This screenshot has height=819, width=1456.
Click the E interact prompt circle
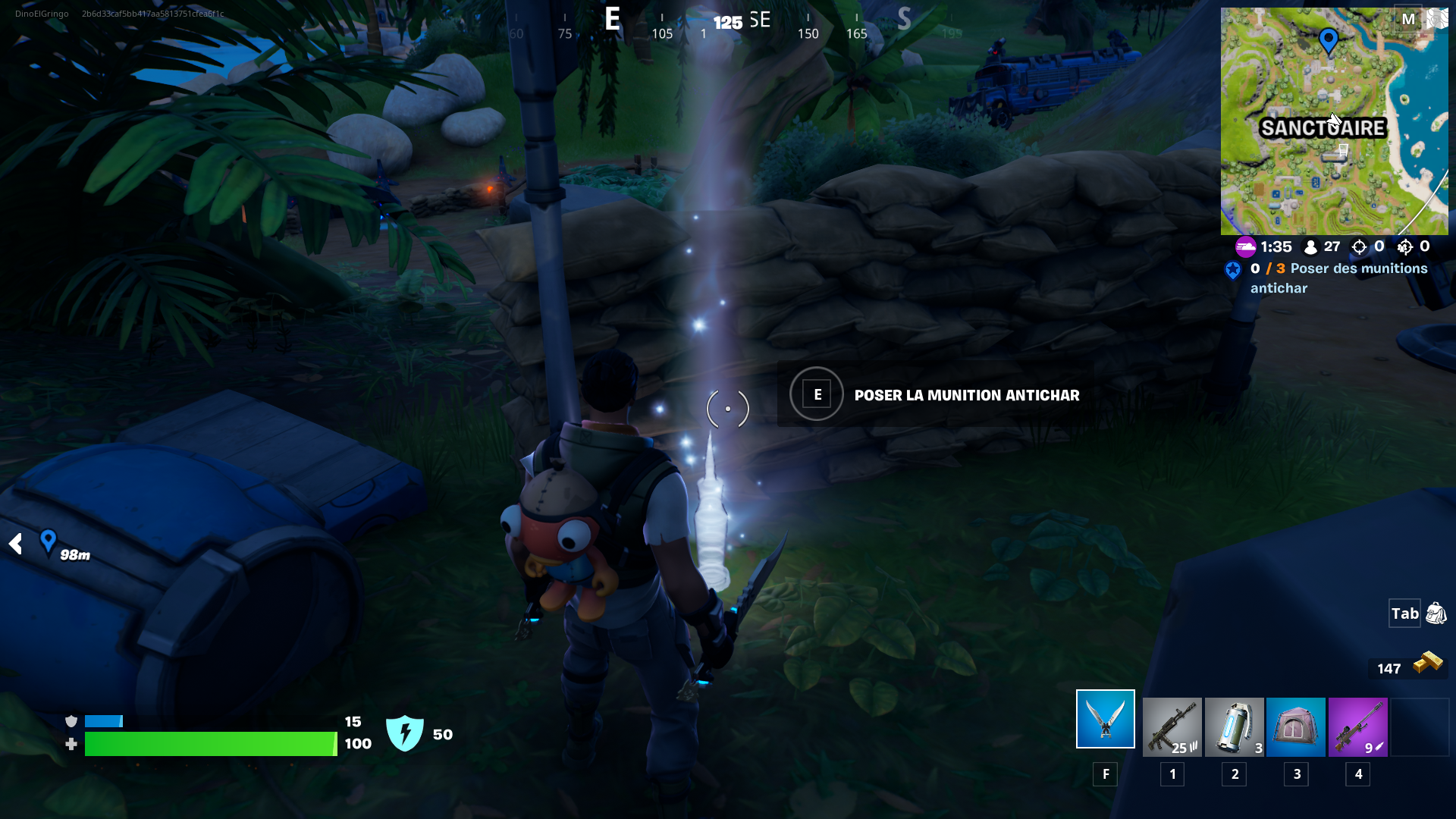(x=816, y=394)
